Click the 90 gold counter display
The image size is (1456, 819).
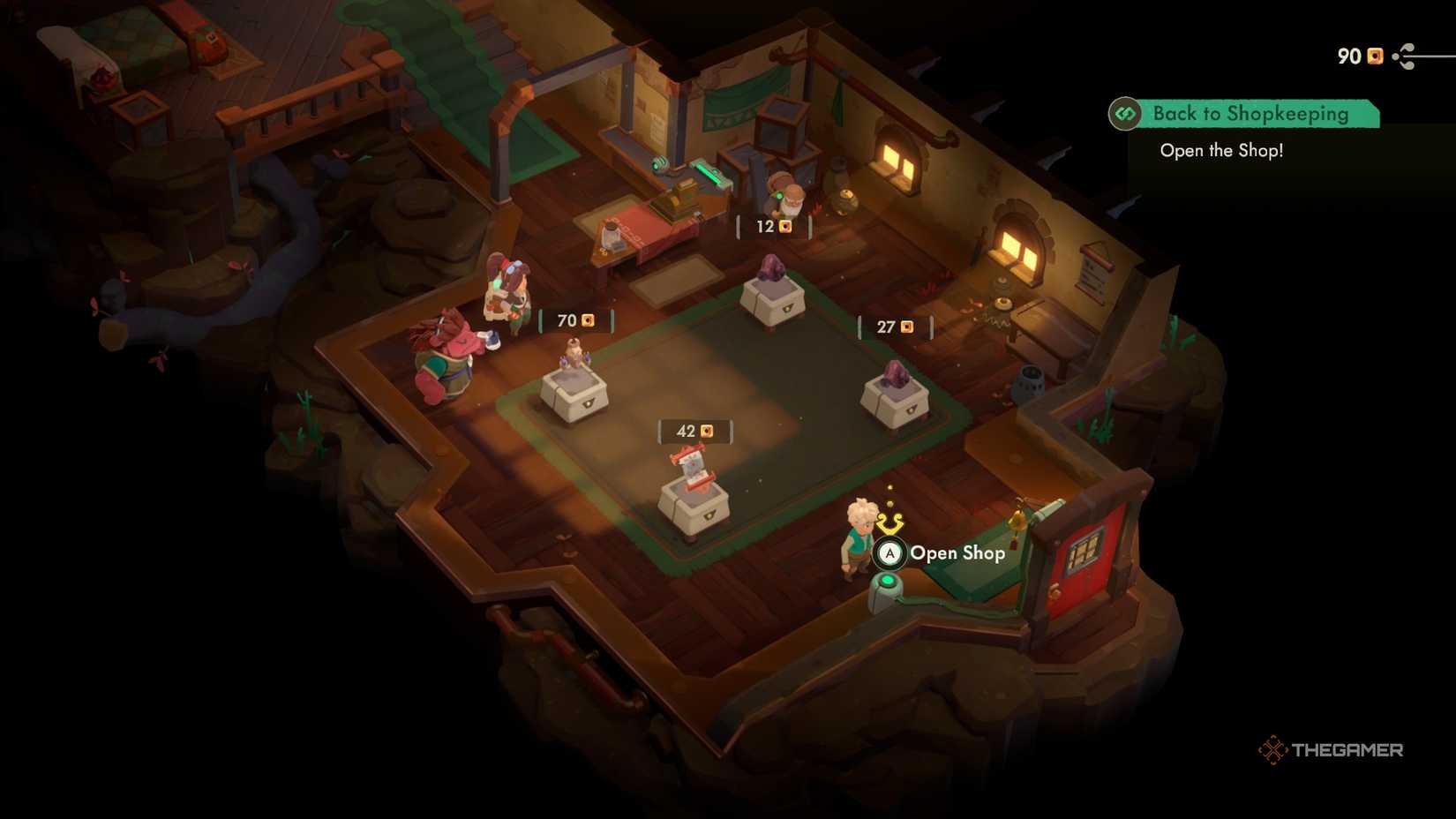tap(1359, 55)
